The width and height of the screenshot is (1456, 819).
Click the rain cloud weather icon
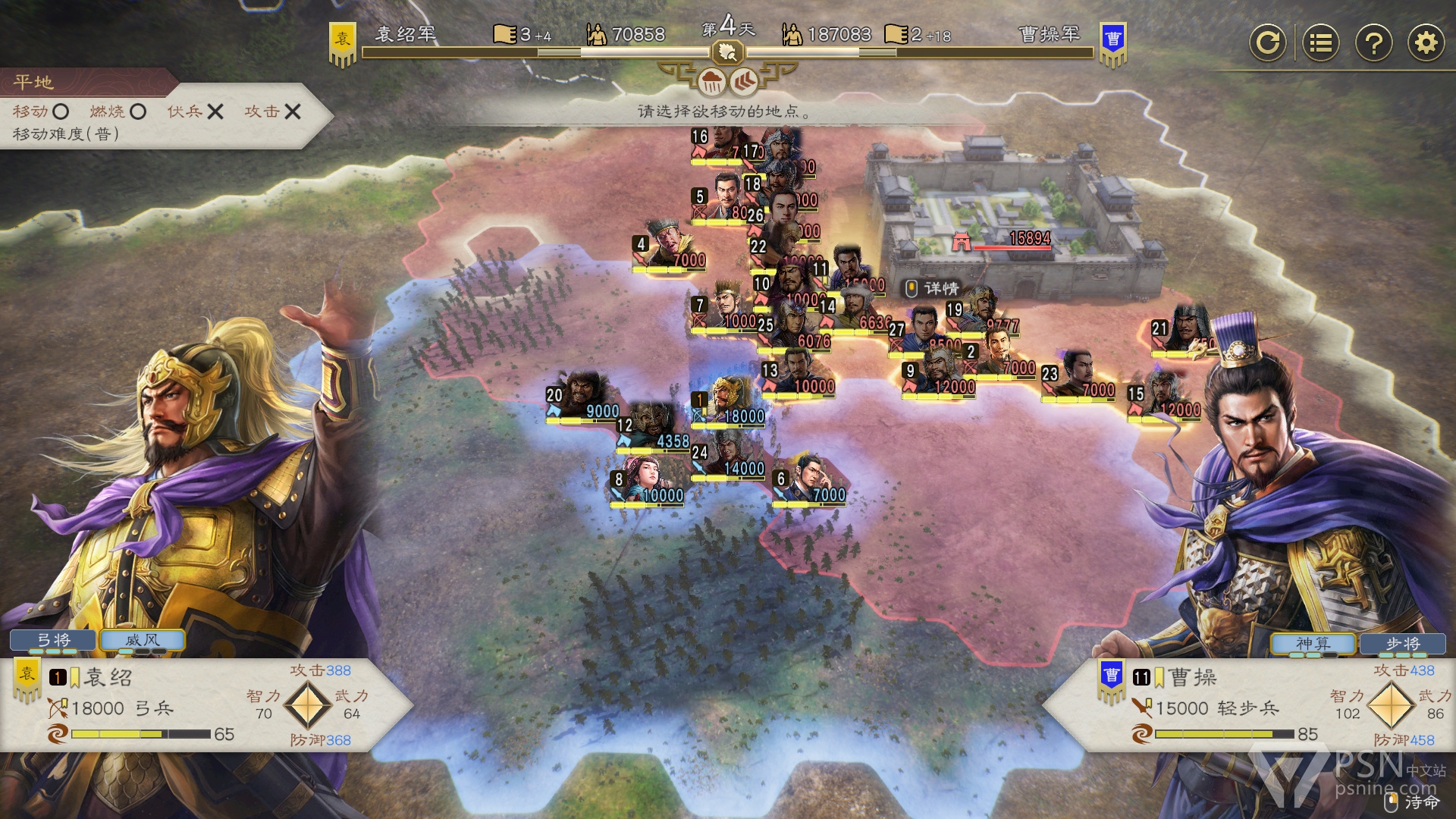(711, 81)
